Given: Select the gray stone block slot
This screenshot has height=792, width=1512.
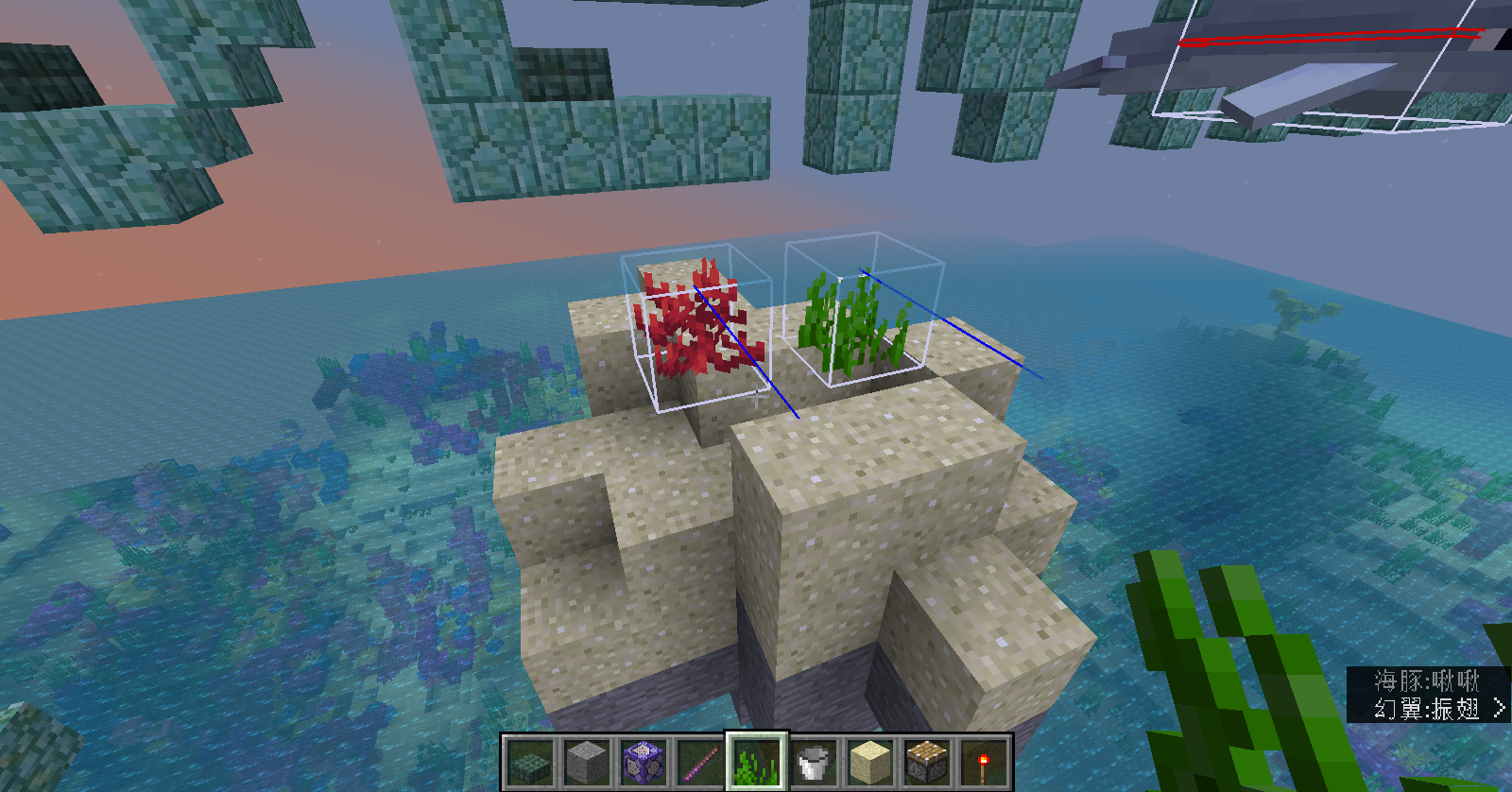Looking at the screenshot, I should point(585,762).
